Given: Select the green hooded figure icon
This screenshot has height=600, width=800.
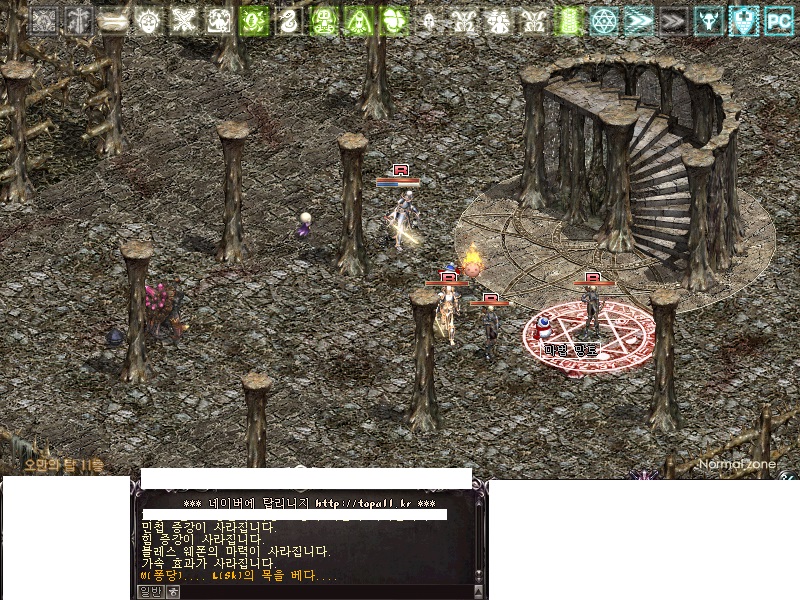Looking at the screenshot, I should pyautogui.click(x=359, y=19).
